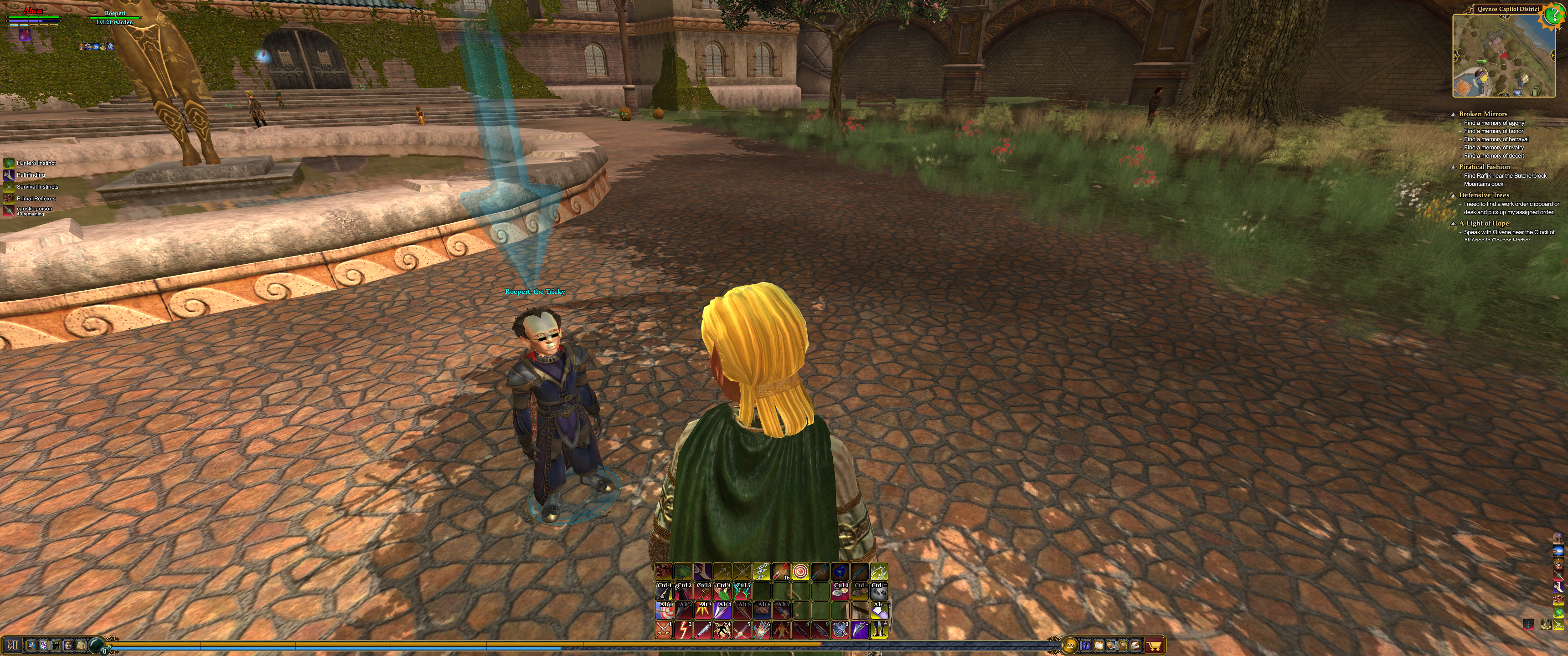Activate the bullseye target ability icon

tap(800, 572)
